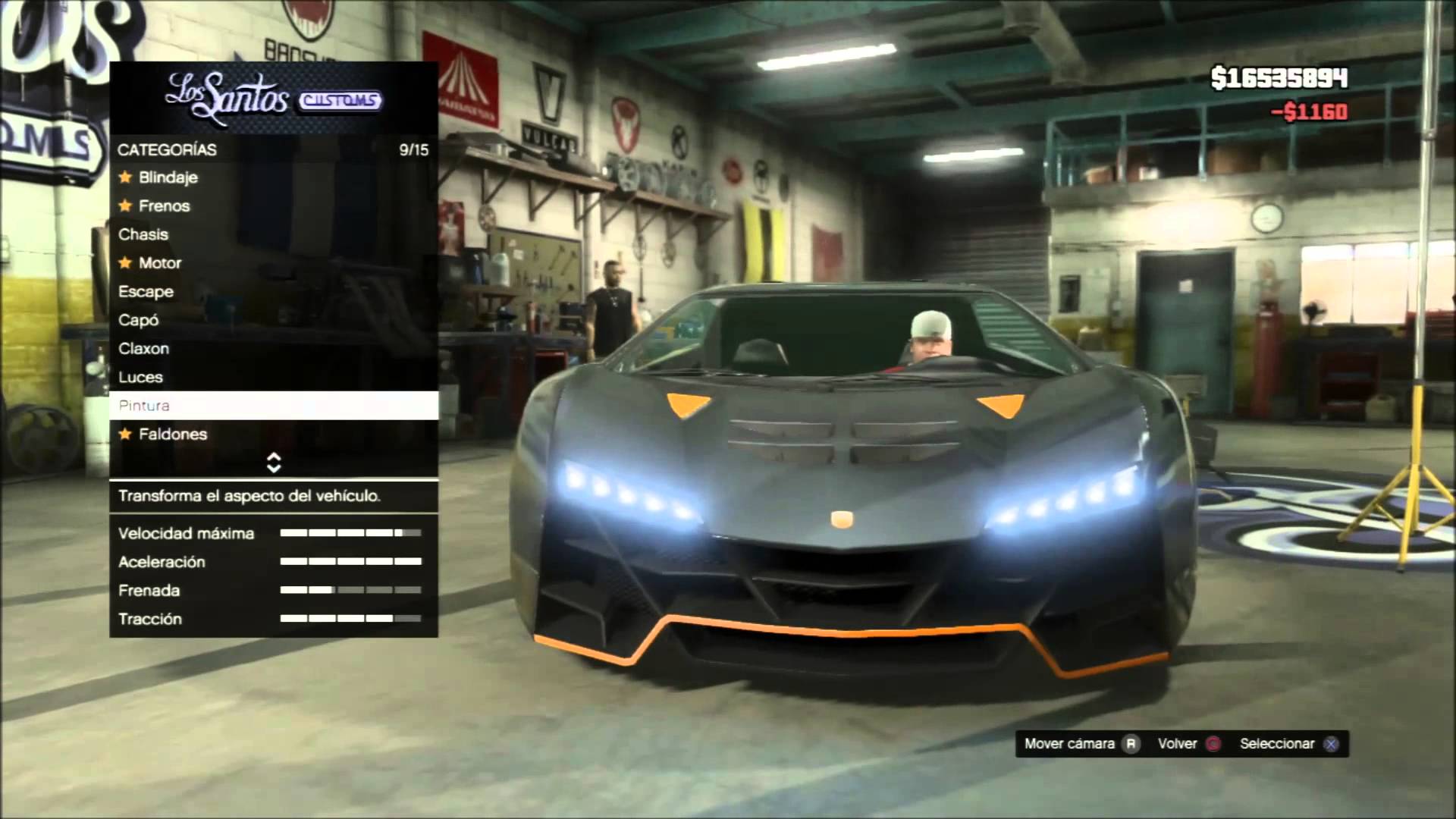Open the Motor upgrades
Viewport: 1456px width, 819px height.
(159, 263)
